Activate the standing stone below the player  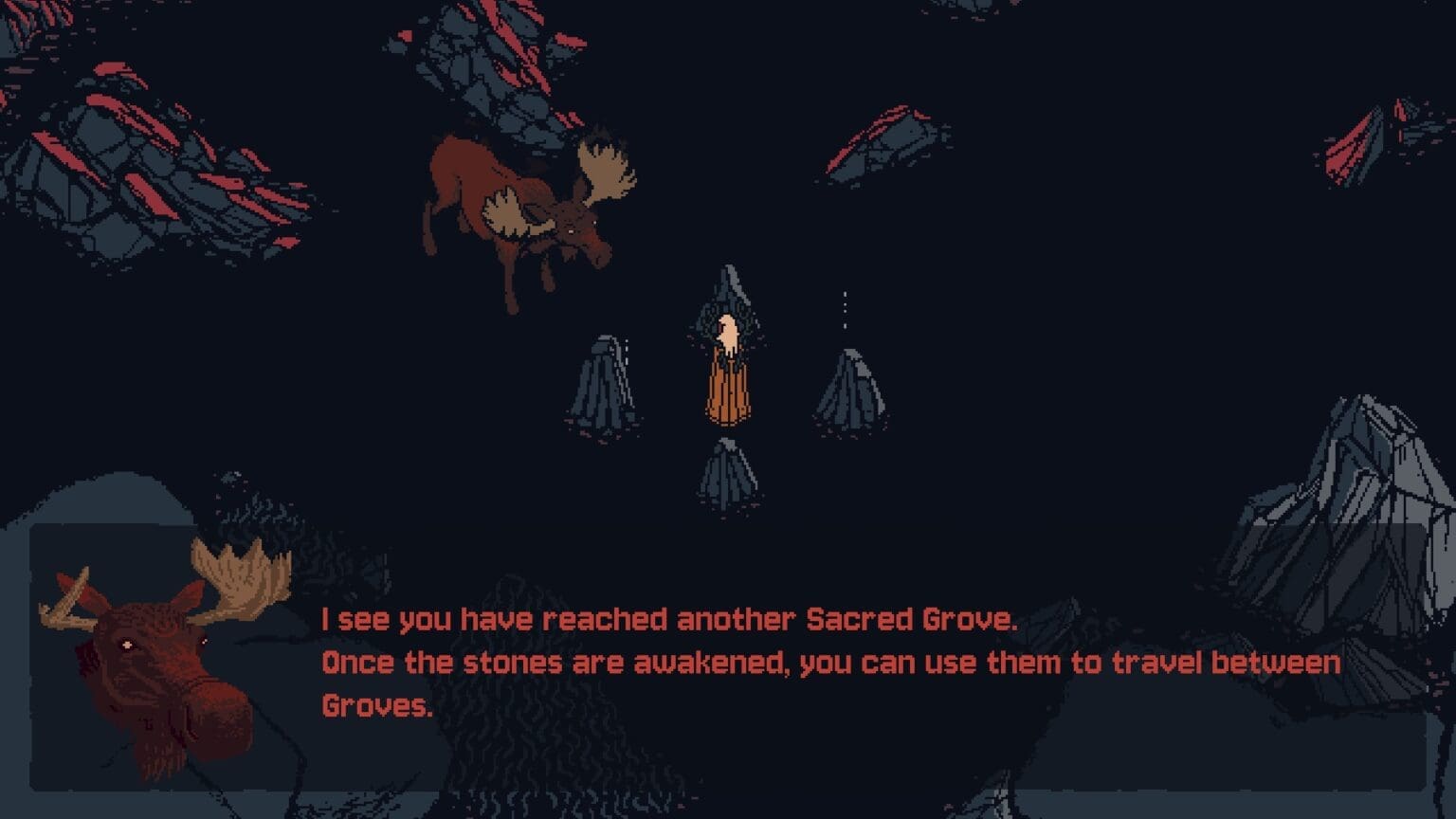[728, 474]
